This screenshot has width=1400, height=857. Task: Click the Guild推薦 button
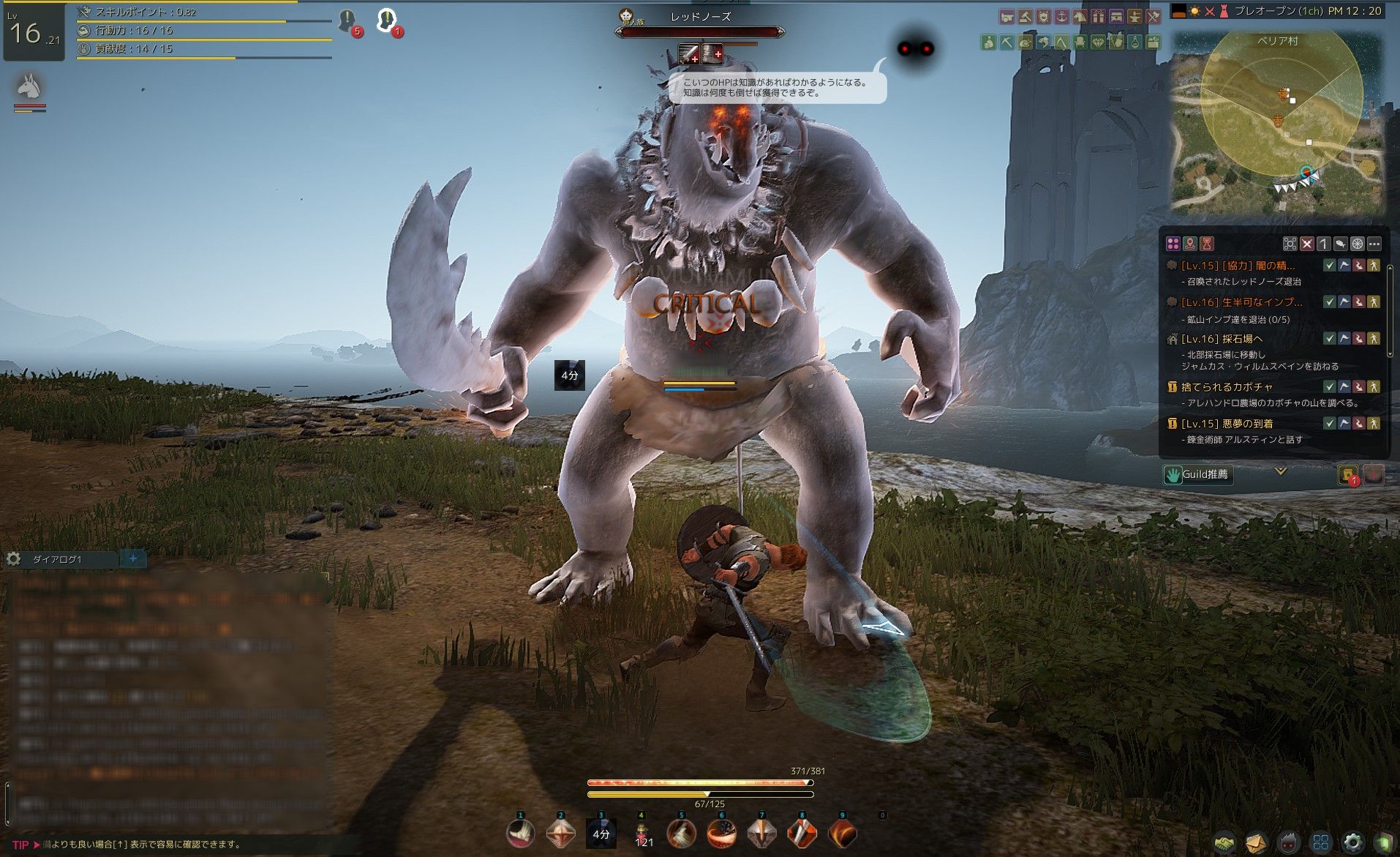tap(1197, 474)
